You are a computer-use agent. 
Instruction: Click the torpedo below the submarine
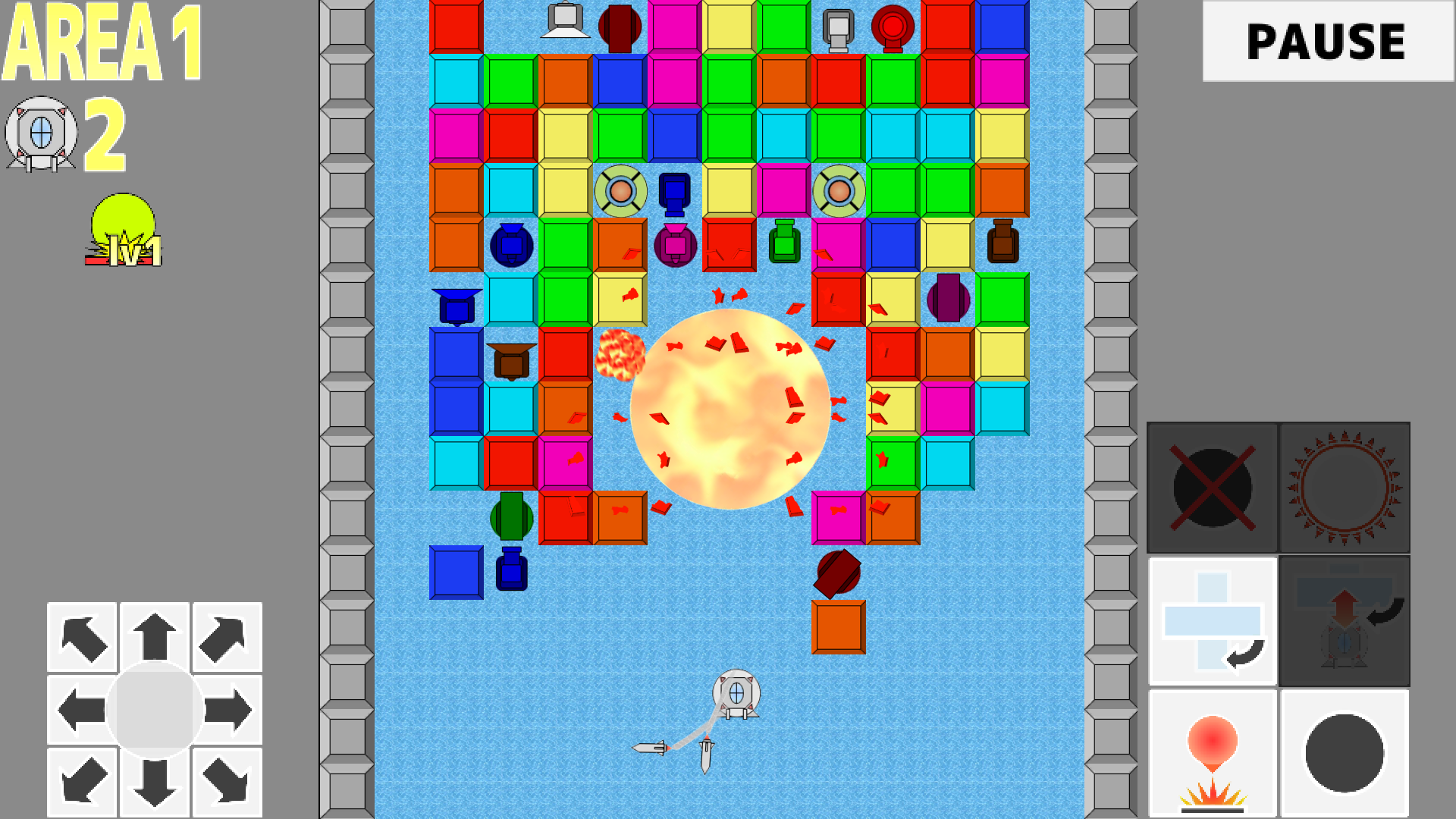click(x=705, y=755)
